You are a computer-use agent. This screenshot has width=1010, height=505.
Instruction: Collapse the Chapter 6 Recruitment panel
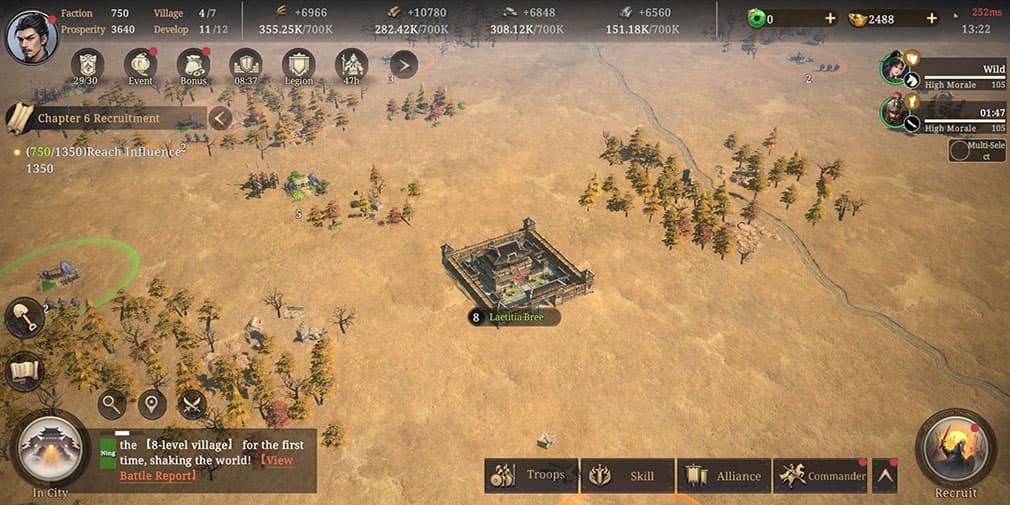coord(220,118)
